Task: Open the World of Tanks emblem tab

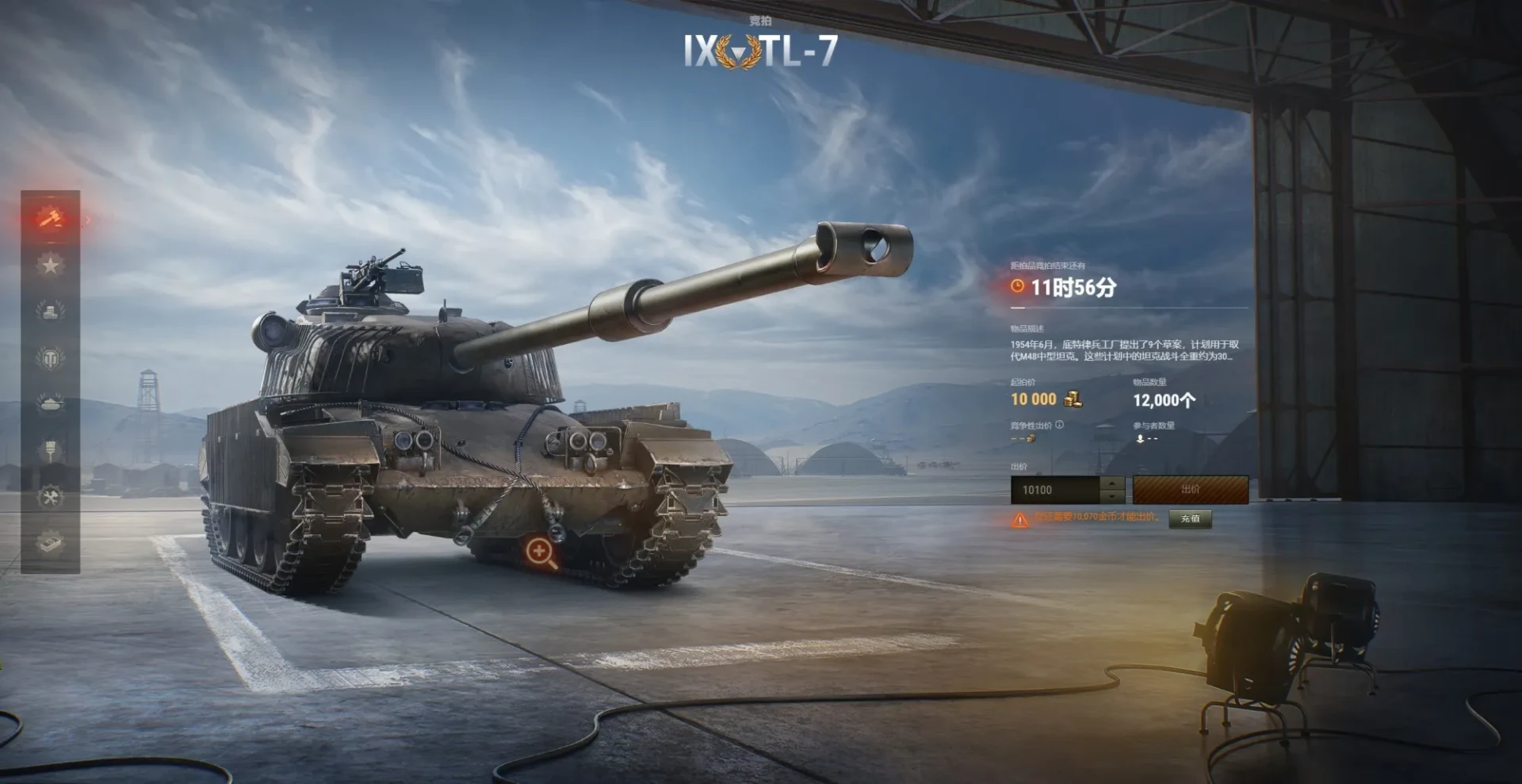Action: (x=51, y=358)
